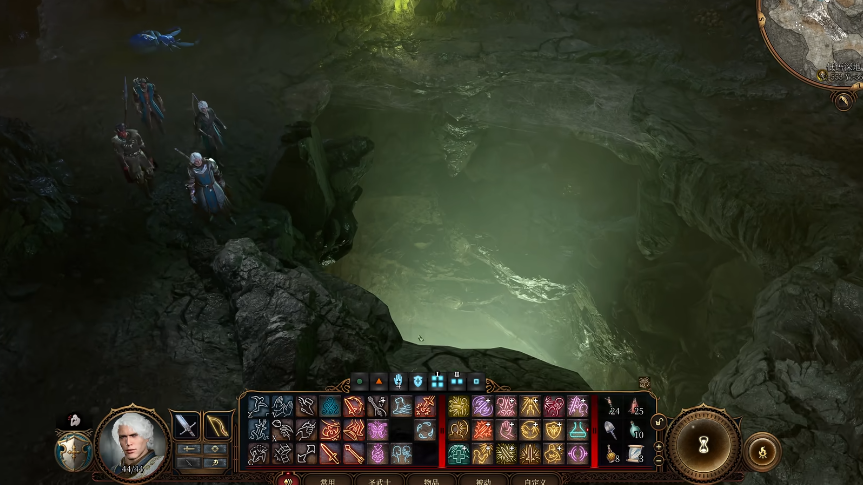
Task: Click the end turn hourglass button
Action: pos(703,443)
